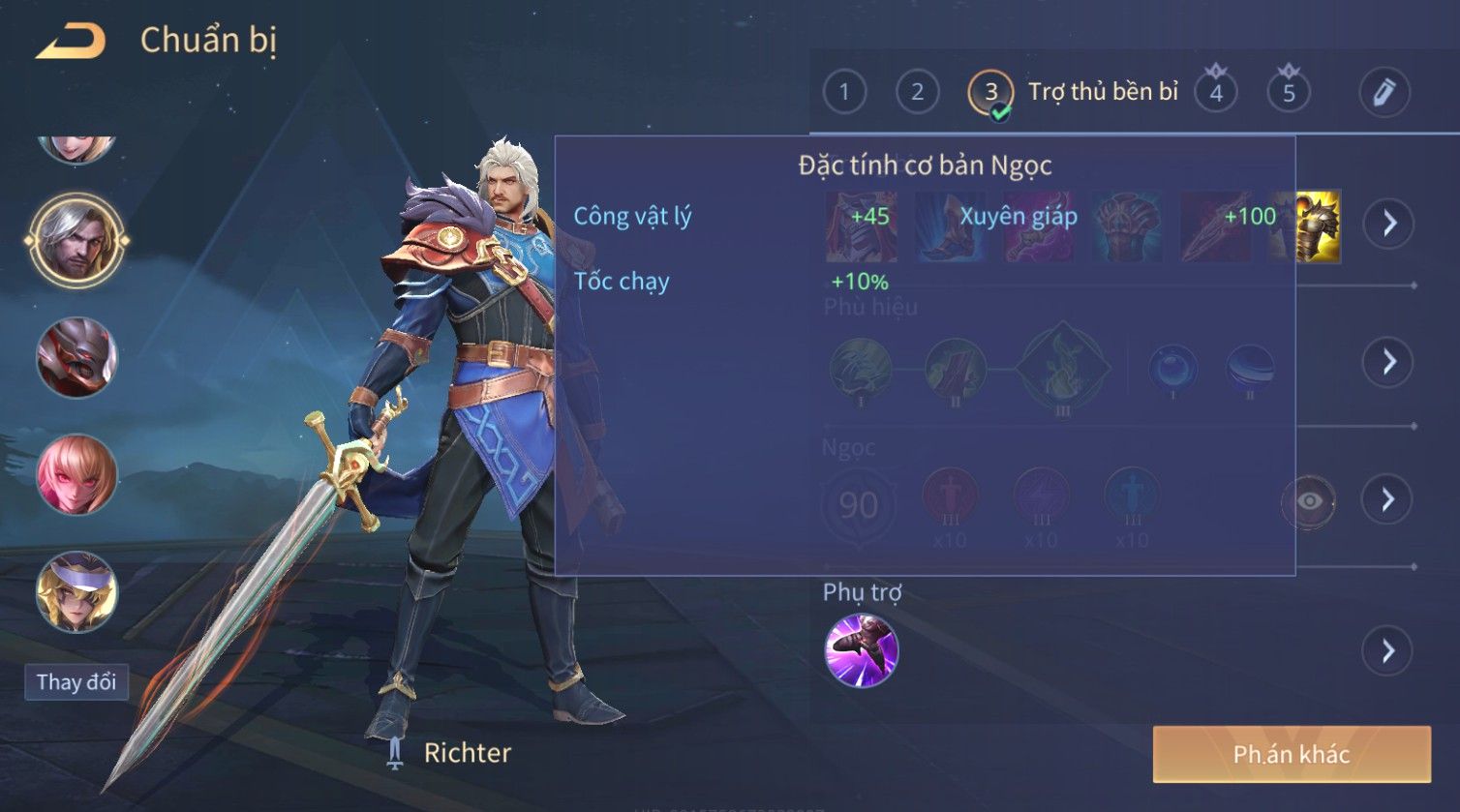Select preset slot number 1
Screen dimensions: 1460x812
(x=844, y=93)
